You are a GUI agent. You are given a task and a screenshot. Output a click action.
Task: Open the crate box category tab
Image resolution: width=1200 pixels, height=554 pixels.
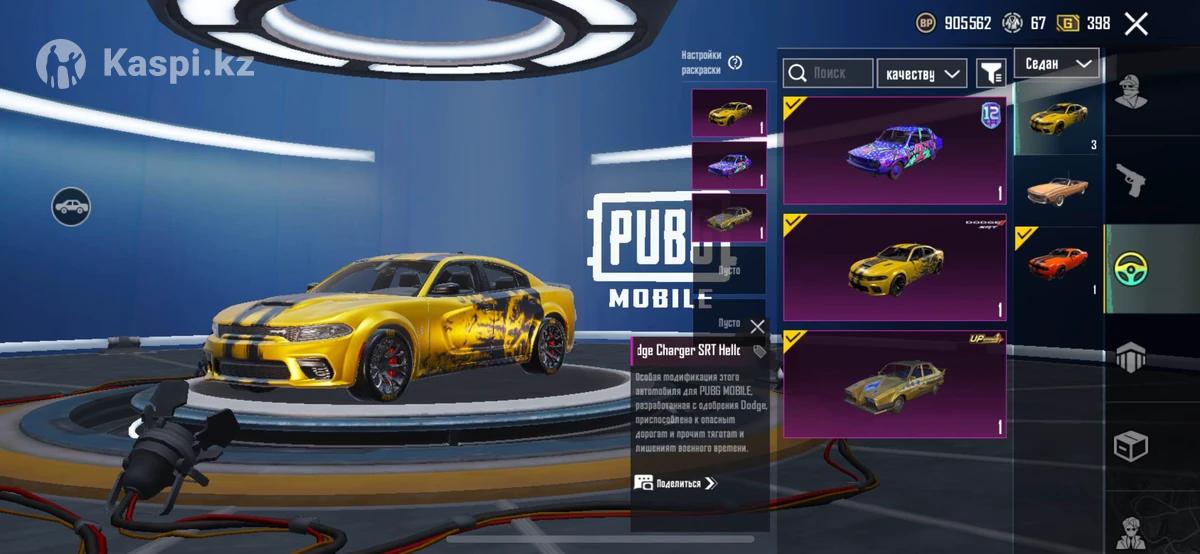tap(1132, 446)
